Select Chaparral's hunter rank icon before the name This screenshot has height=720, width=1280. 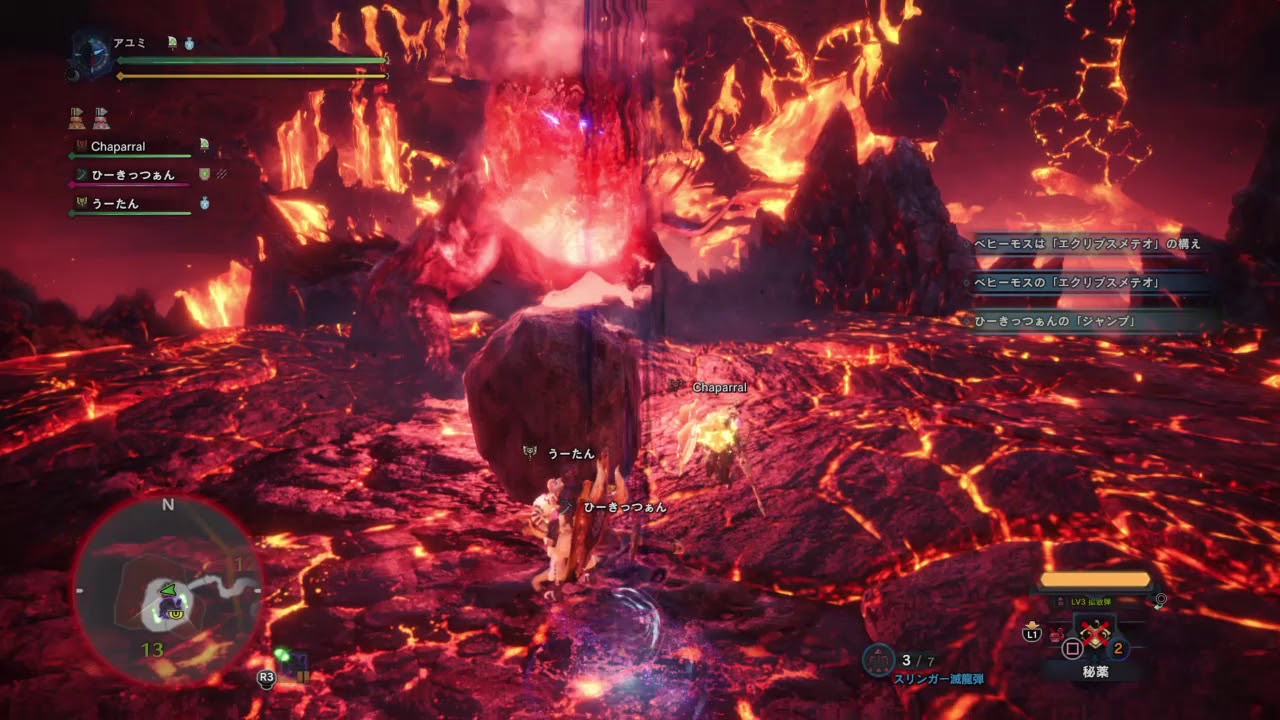click(81, 146)
